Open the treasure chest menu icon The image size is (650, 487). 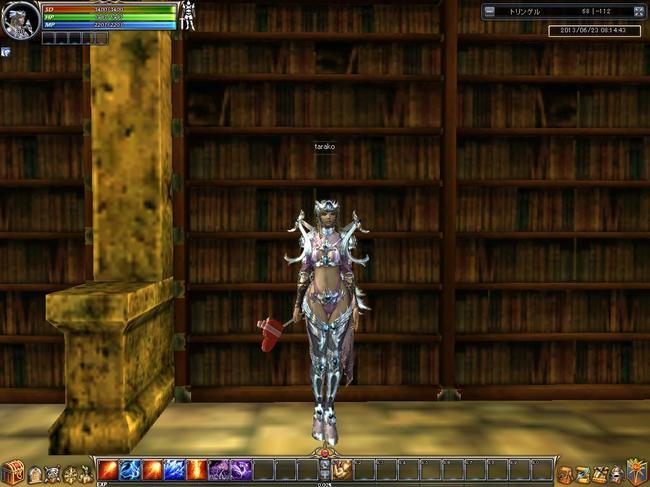point(13,472)
